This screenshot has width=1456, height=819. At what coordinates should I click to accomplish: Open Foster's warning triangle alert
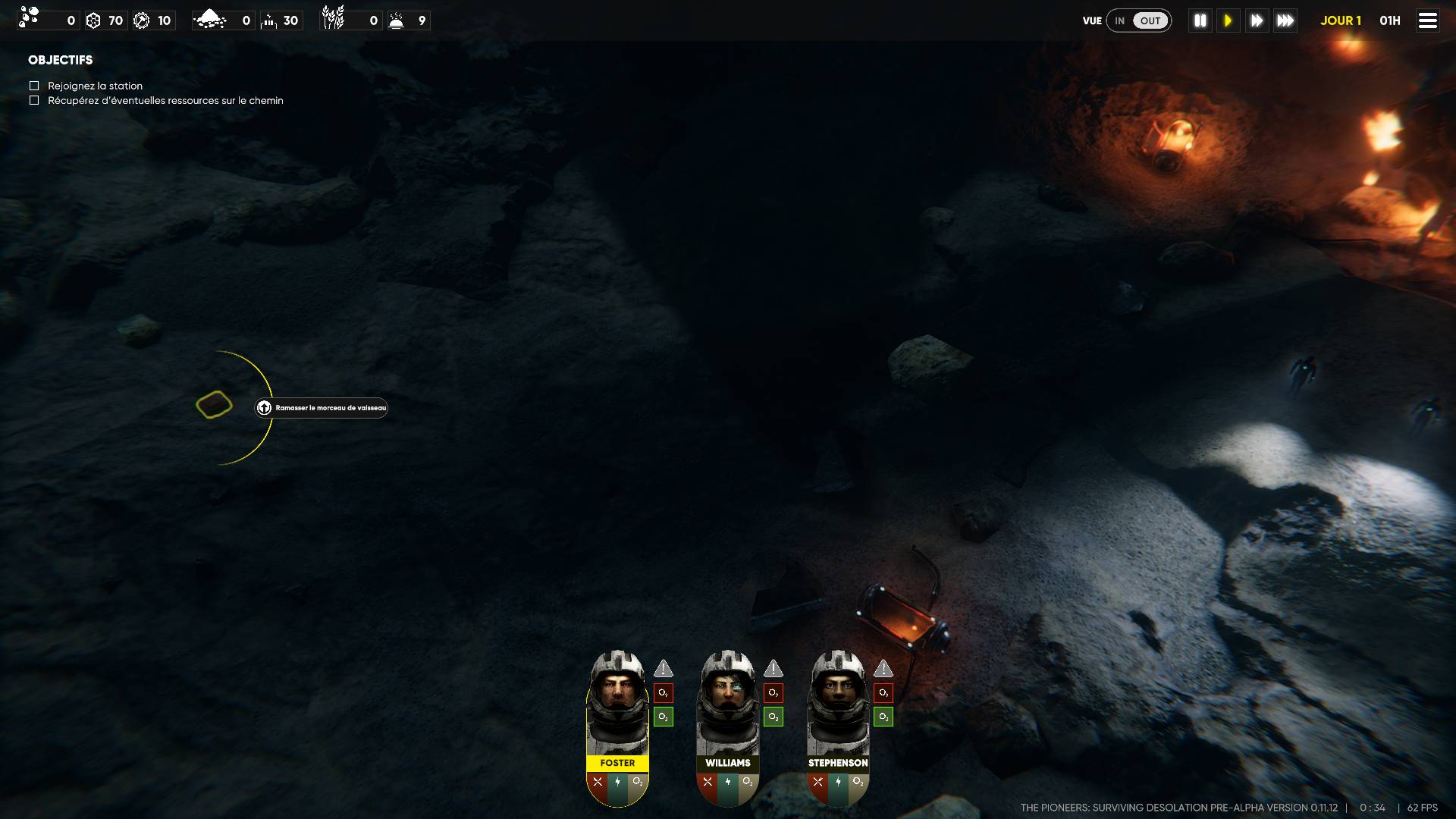pos(664,669)
